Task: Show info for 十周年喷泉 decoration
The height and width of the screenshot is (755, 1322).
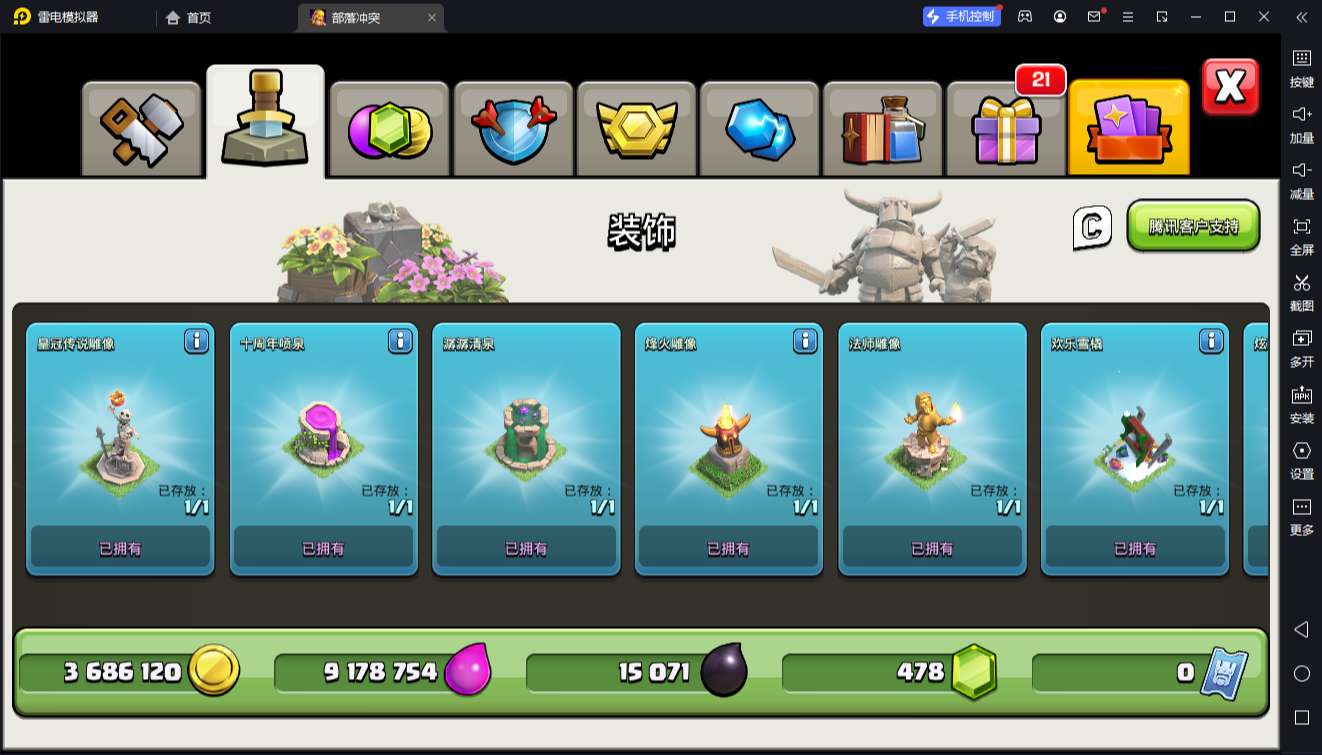Action: (x=400, y=342)
